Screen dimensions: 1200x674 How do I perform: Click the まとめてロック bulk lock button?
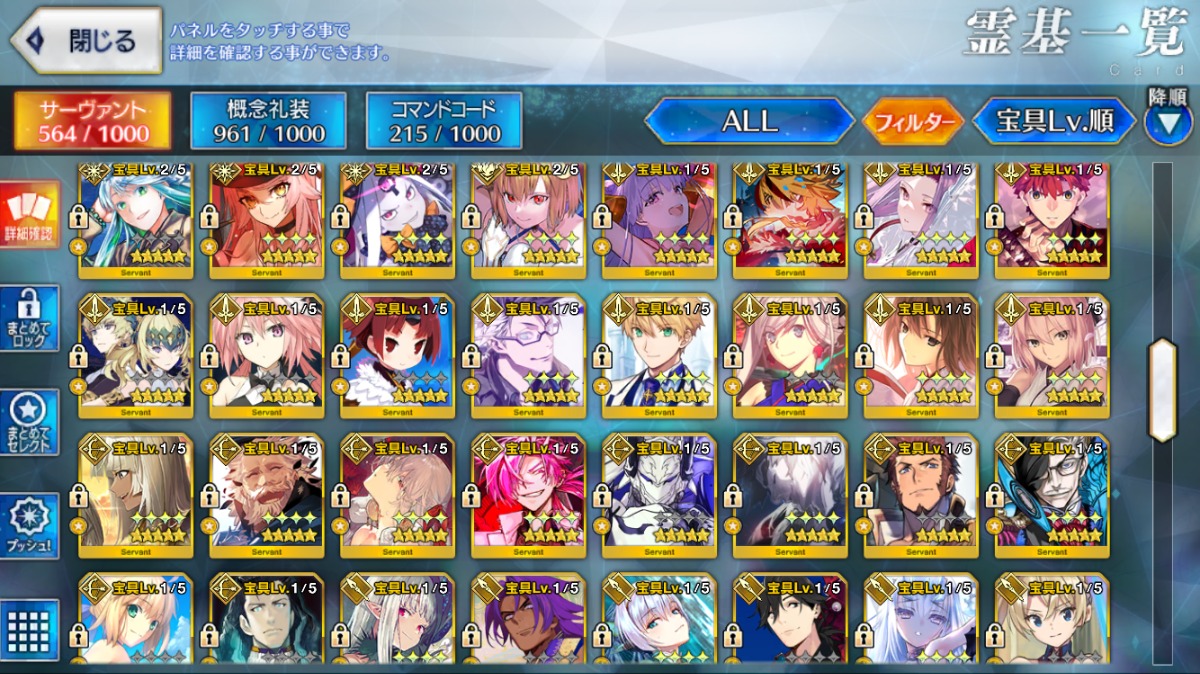pos(31,319)
